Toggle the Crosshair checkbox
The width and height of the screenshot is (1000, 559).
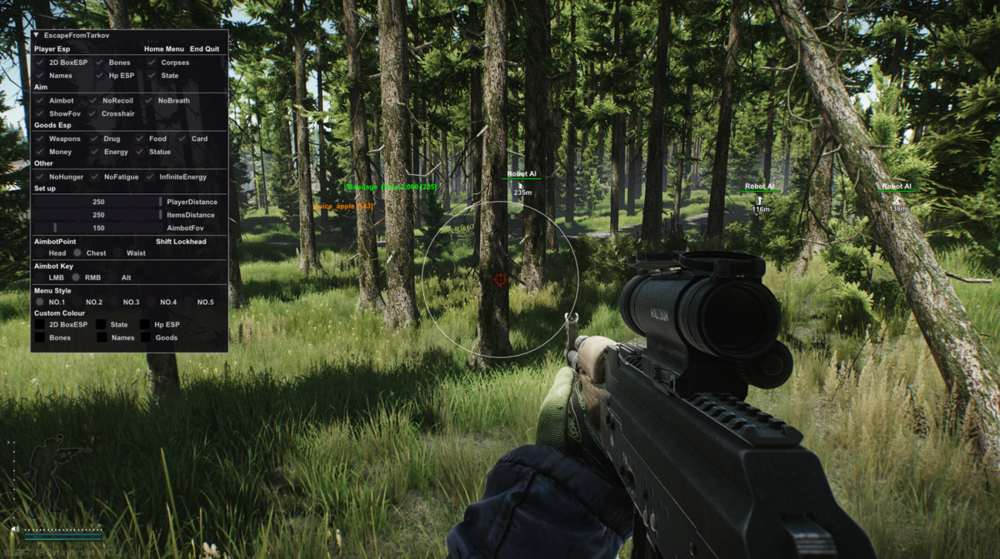click(x=94, y=114)
